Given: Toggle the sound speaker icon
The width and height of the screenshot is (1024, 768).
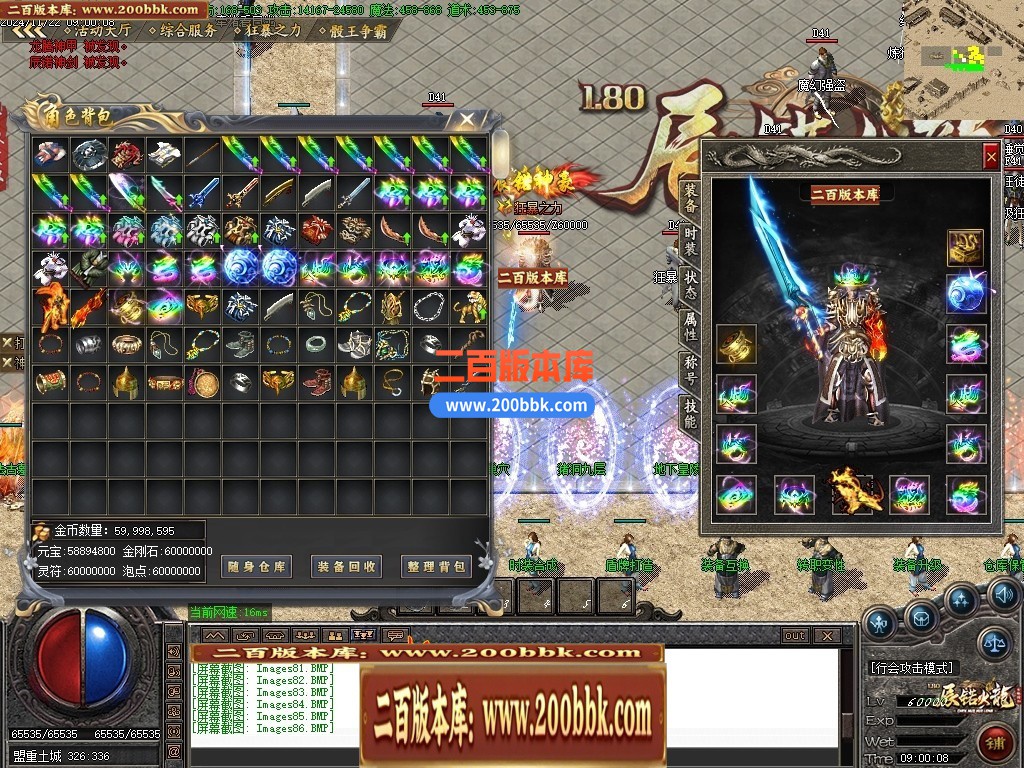Looking at the screenshot, I should coord(1003,596).
